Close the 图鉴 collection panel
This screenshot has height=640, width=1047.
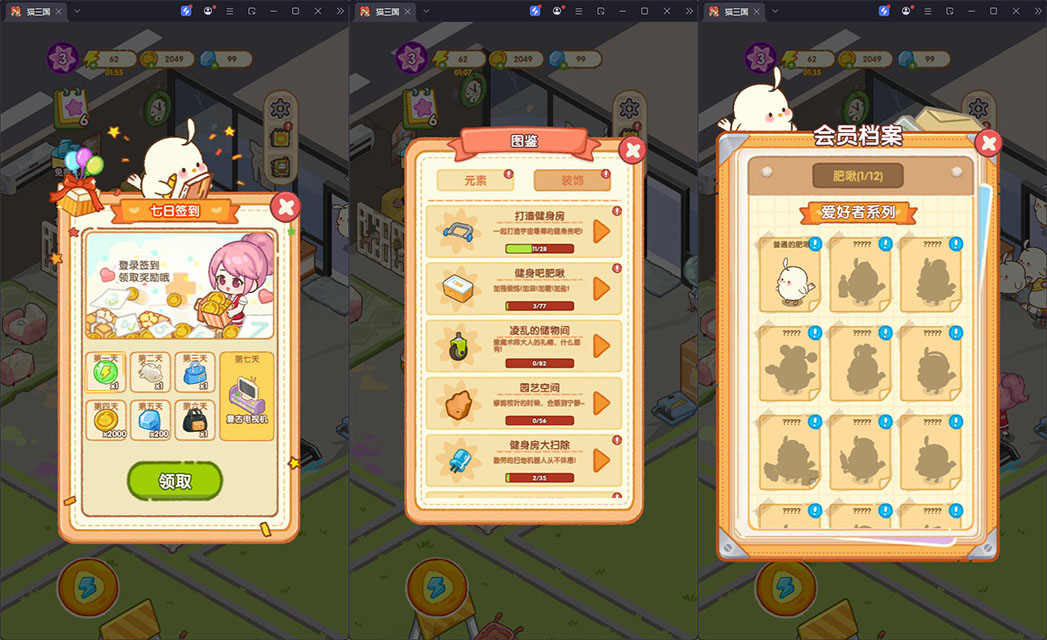[632, 150]
